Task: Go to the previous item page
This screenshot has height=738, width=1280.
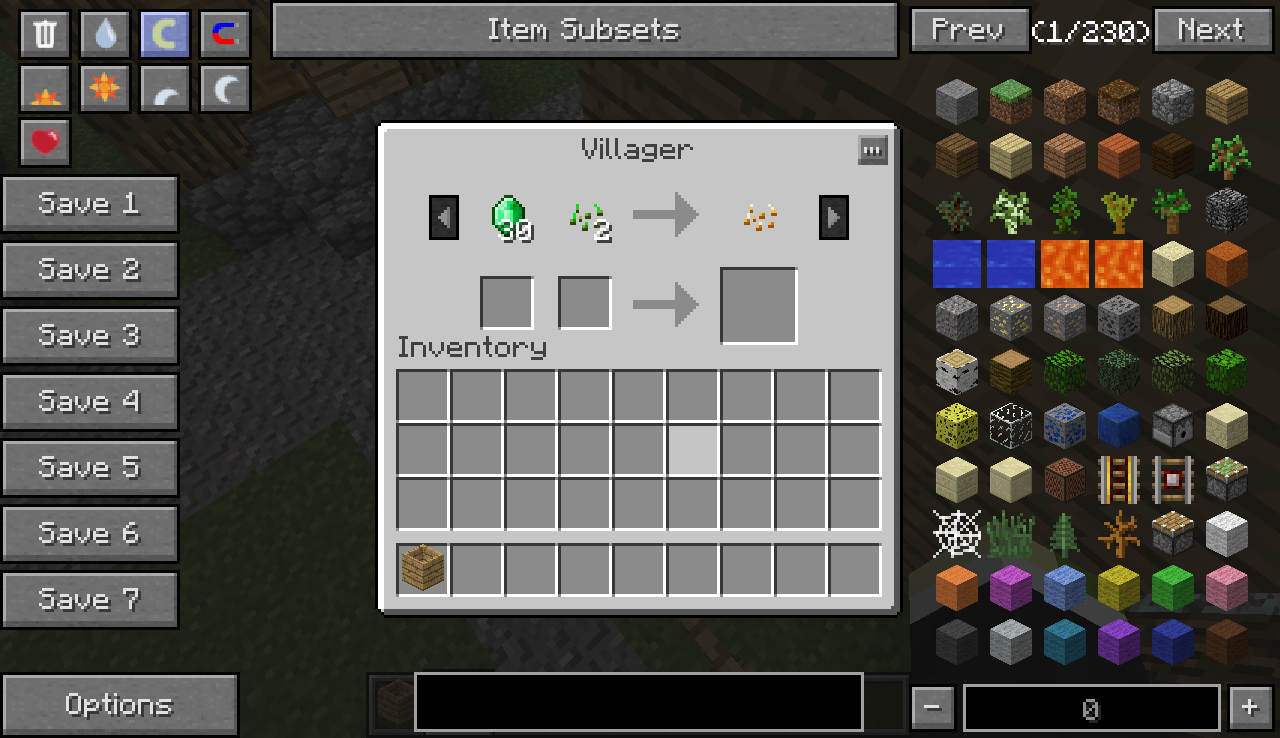Action: tap(969, 30)
